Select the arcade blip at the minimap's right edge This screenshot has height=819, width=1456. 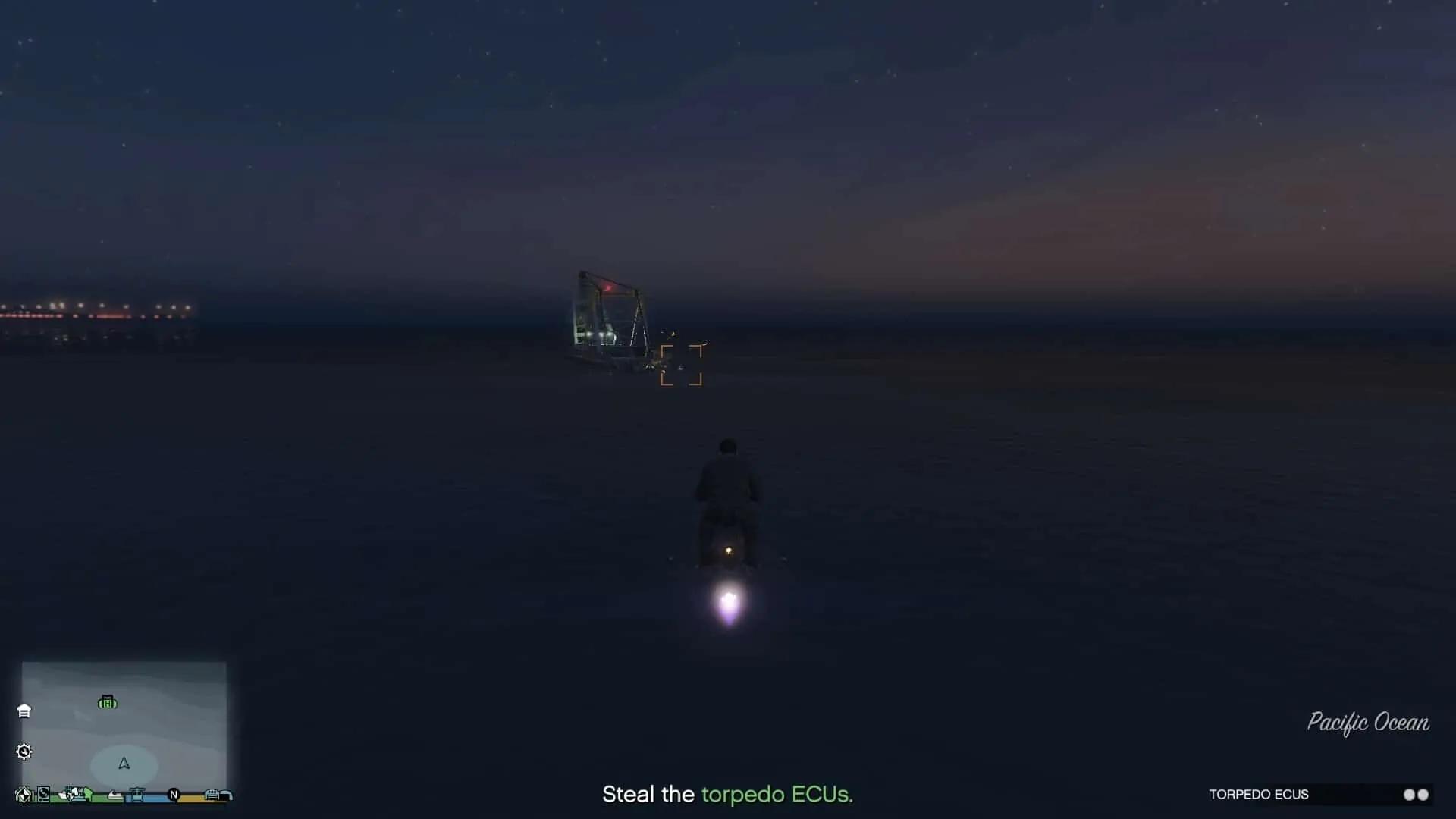click(212, 795)
